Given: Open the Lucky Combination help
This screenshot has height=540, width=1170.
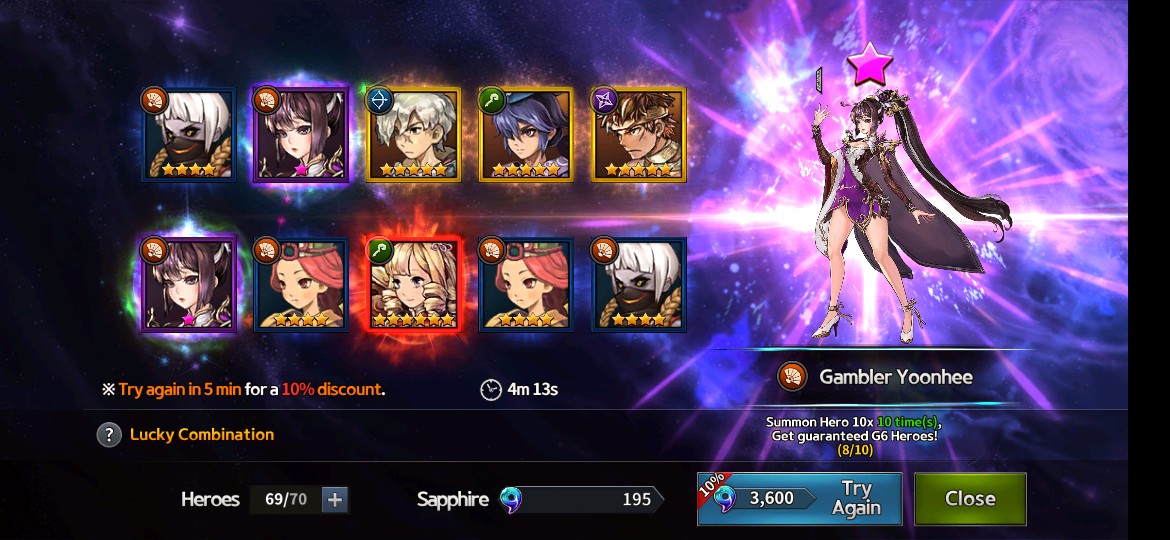Looking at the screenshot, I should [x=109, y=435].
